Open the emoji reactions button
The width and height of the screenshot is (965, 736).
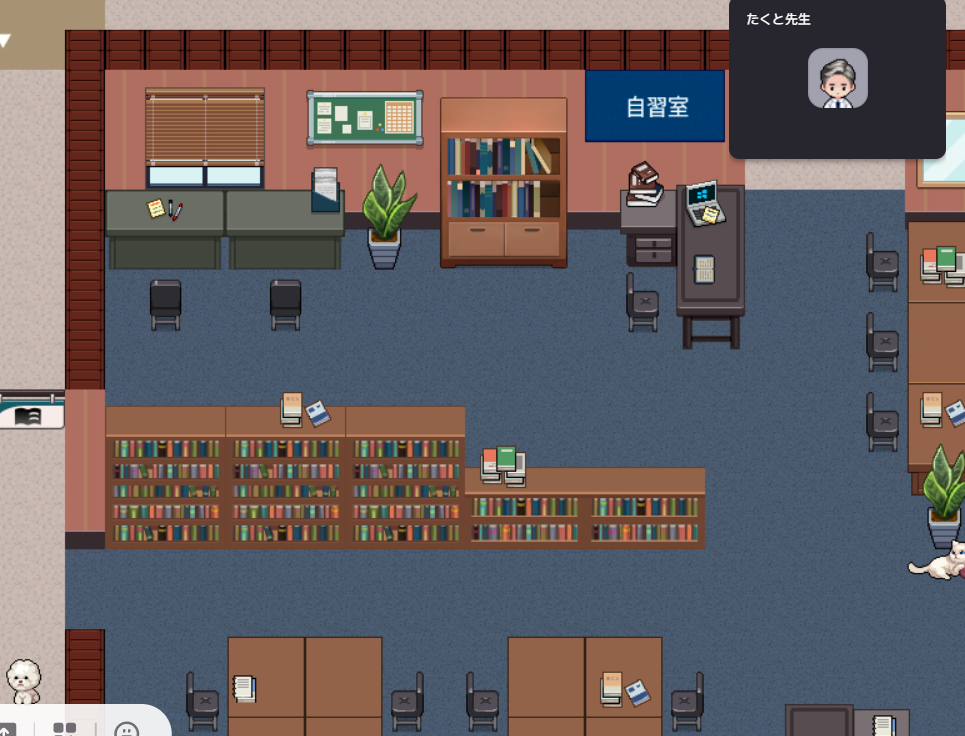point(127,730)
